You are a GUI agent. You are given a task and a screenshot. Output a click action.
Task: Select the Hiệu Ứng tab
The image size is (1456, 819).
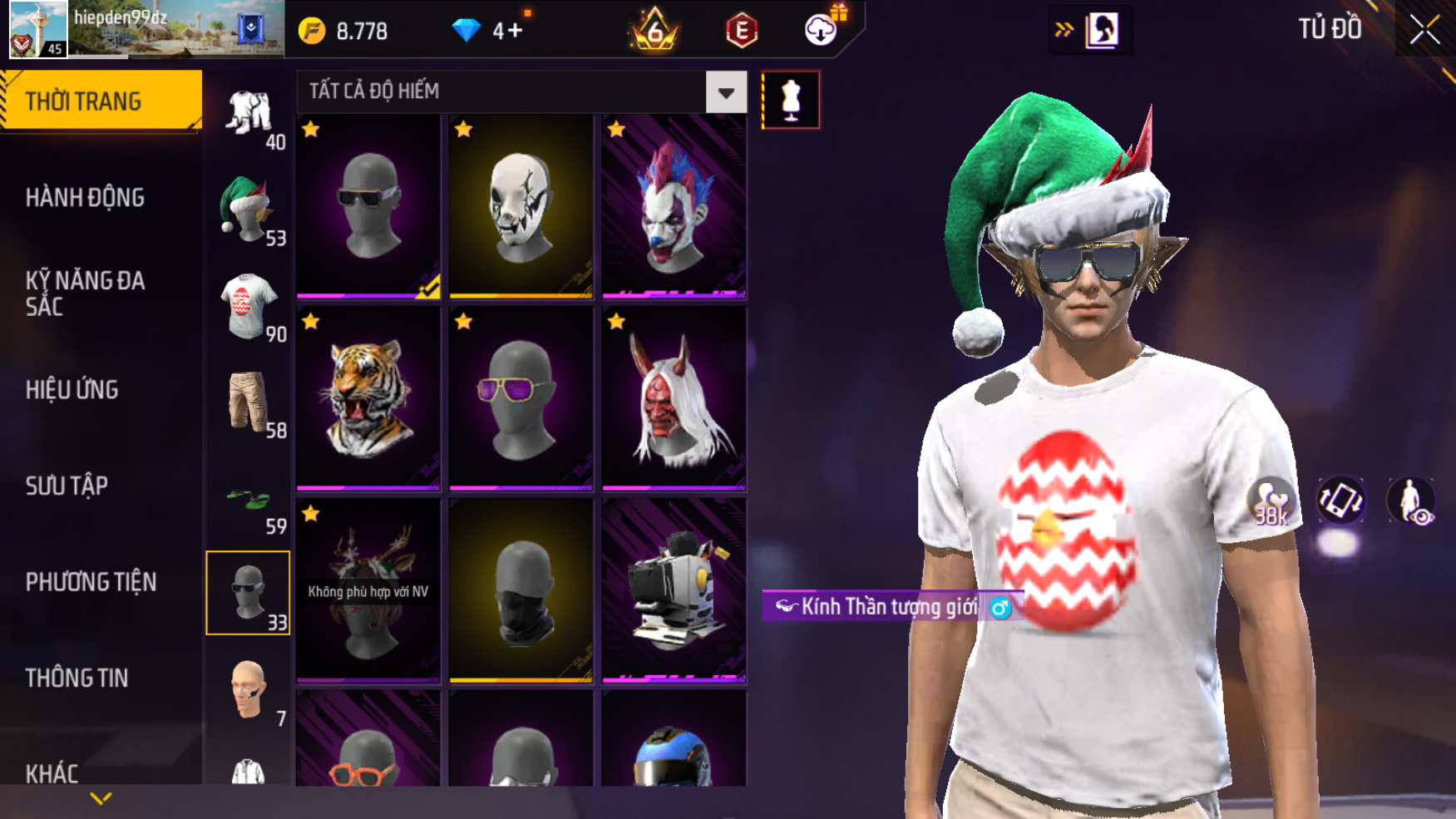(72, 390)
